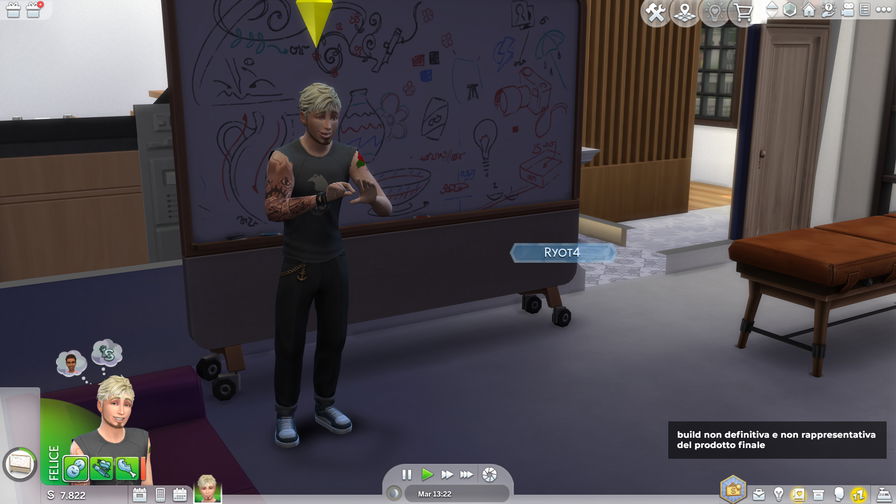Screen dimensions: 896x504
Task: Click the current activity in the action queue
Action: (18, 462)
